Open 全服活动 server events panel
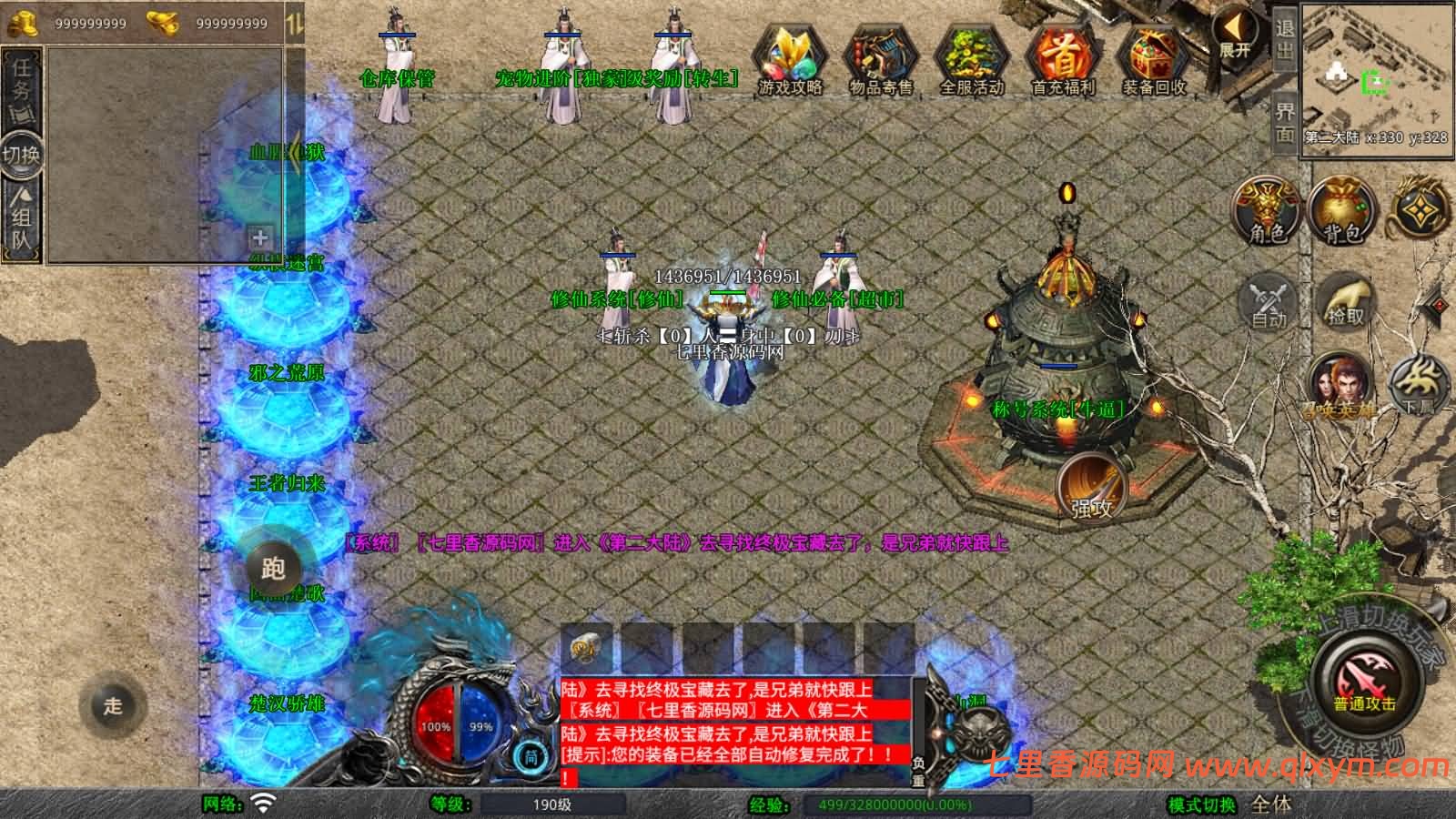The width and height of the screenshot is (1456, 819). click(x=972, y=55)
